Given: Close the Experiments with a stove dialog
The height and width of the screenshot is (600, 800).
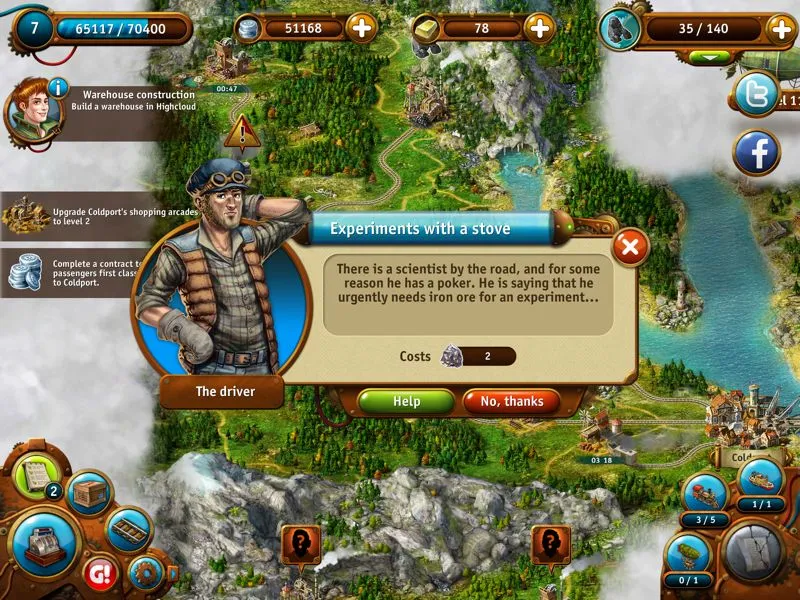Looking at the screenshot, I should [x=629, y=246].
